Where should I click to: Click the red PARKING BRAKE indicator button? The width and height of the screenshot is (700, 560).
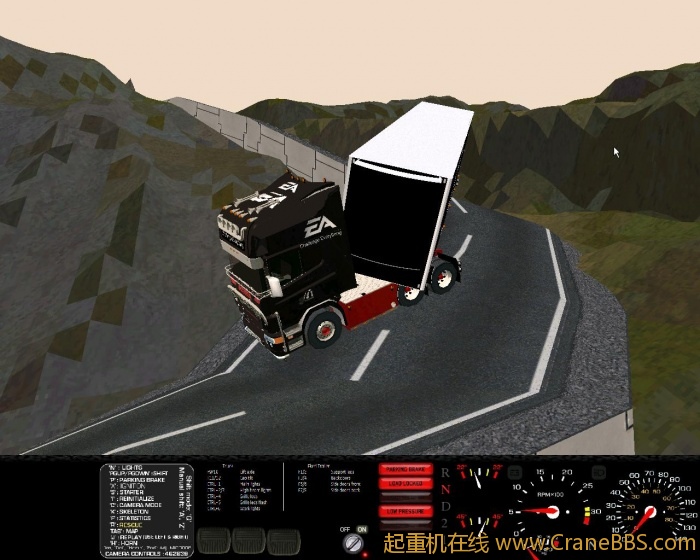coord(405,469)
